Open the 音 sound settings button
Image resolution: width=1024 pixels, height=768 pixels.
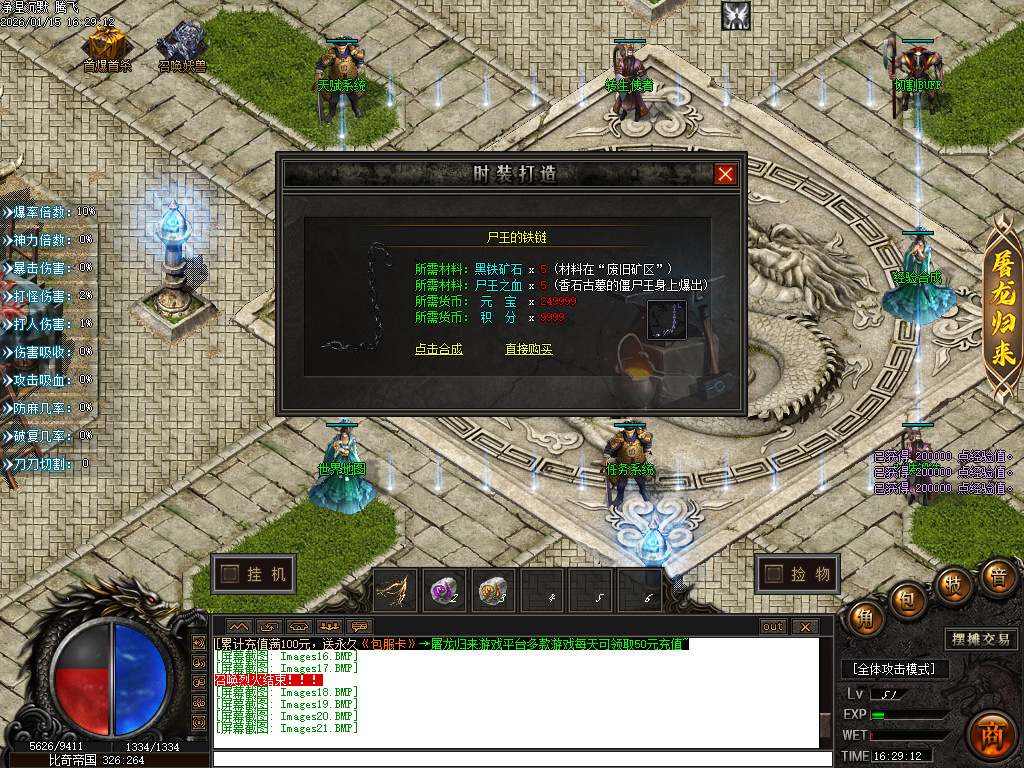pyautogui.click(x=997, y=575)
